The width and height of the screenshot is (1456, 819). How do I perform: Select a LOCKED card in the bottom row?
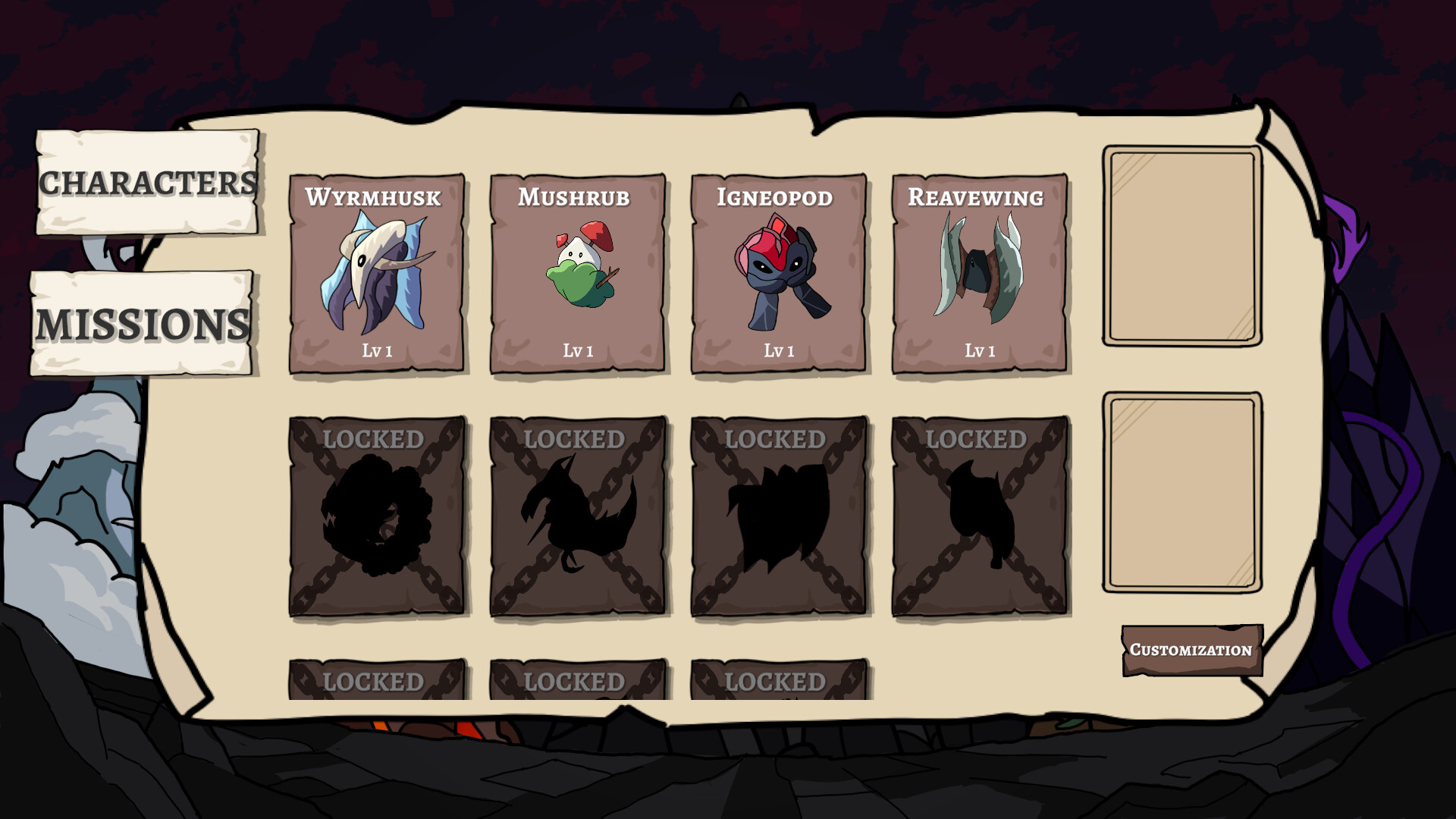point(377,679)
